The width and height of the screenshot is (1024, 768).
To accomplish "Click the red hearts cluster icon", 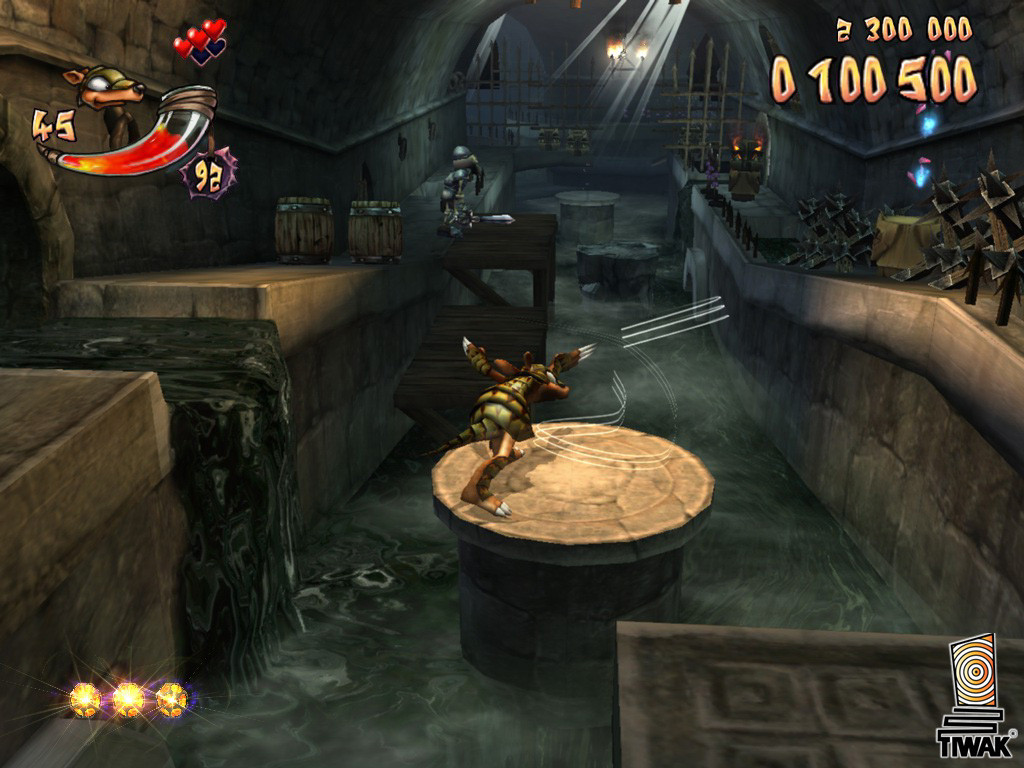I will [x=201, y=42].
